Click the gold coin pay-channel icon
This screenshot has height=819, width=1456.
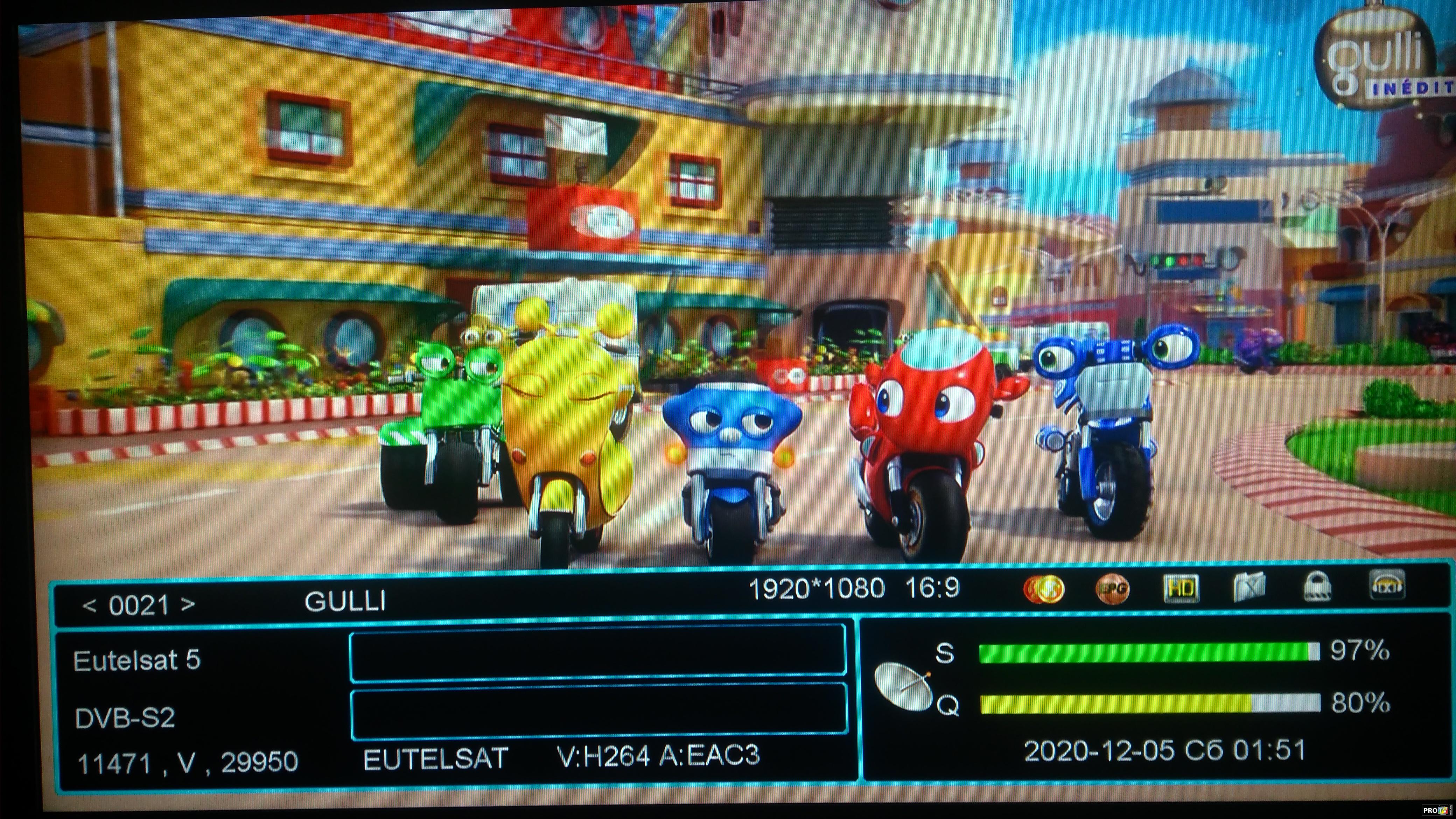point(1043,589)
